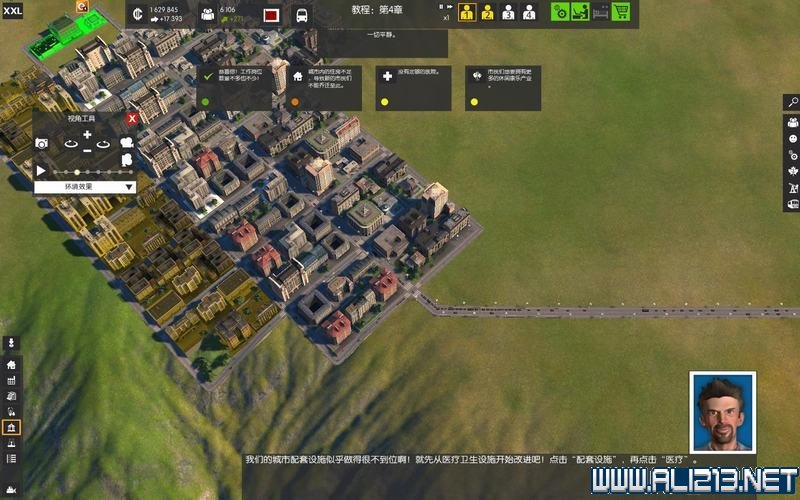
Task: Select the worker class 4 icon
Action: [x=529, y=12]
